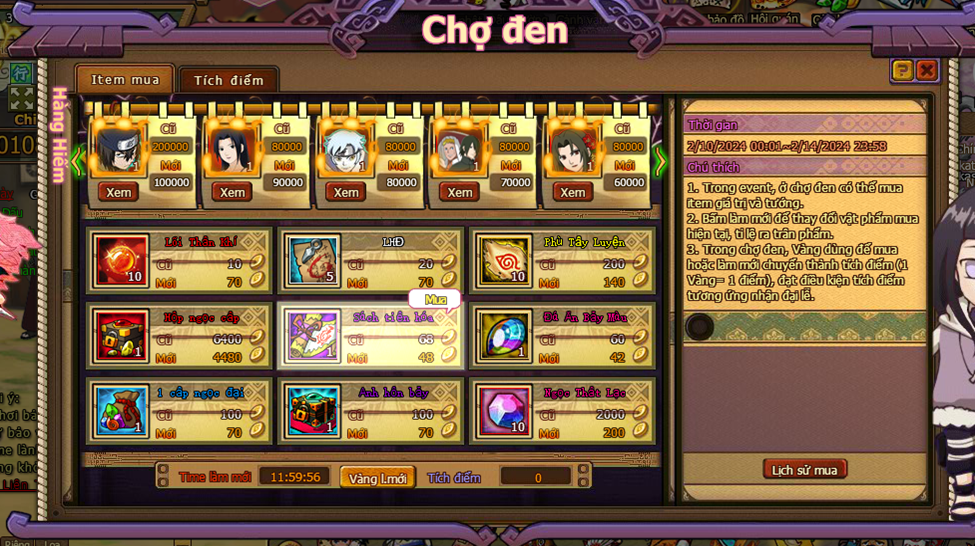Image resolution: width=975 pixels, height=546 pixels.
Task: Pick the Phù Tẩy Luyện item
Action: pos(503,260)
